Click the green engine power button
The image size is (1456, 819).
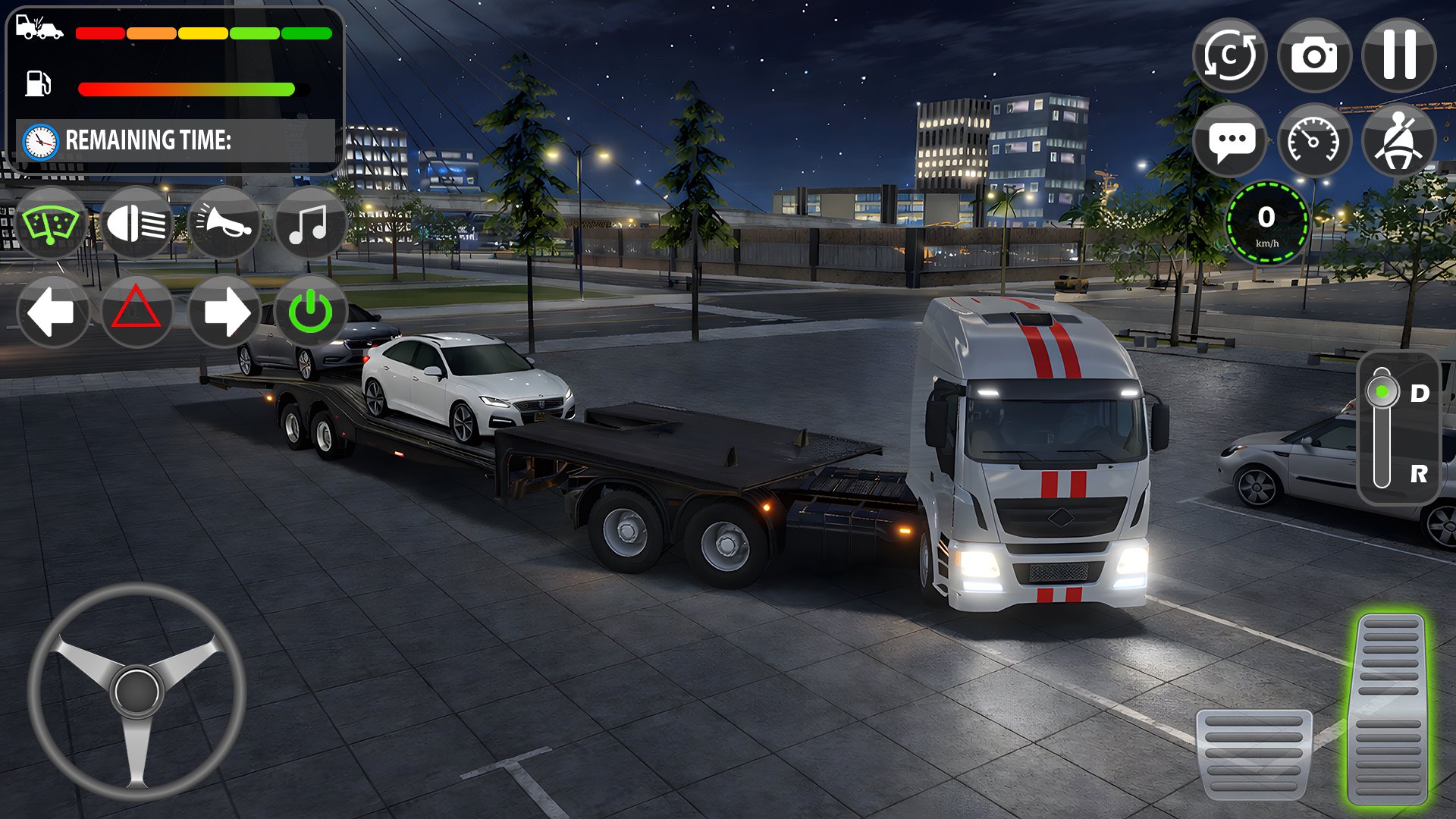pos(310,312)
